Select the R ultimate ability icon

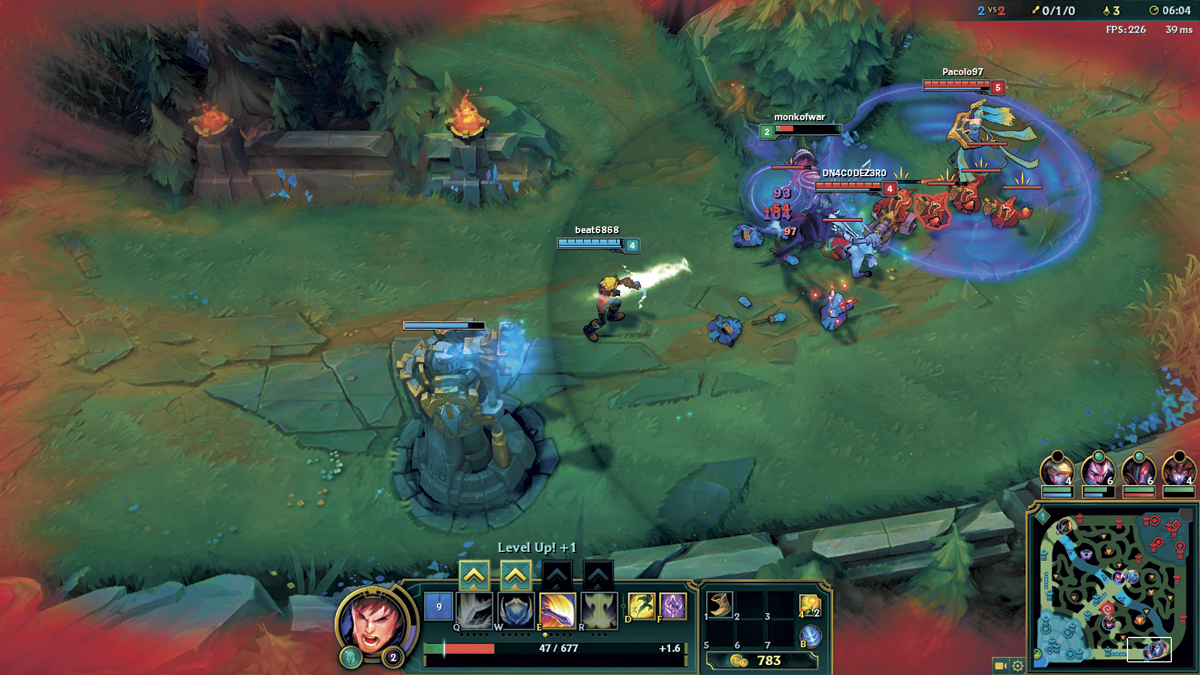click(x=599, y=608)
